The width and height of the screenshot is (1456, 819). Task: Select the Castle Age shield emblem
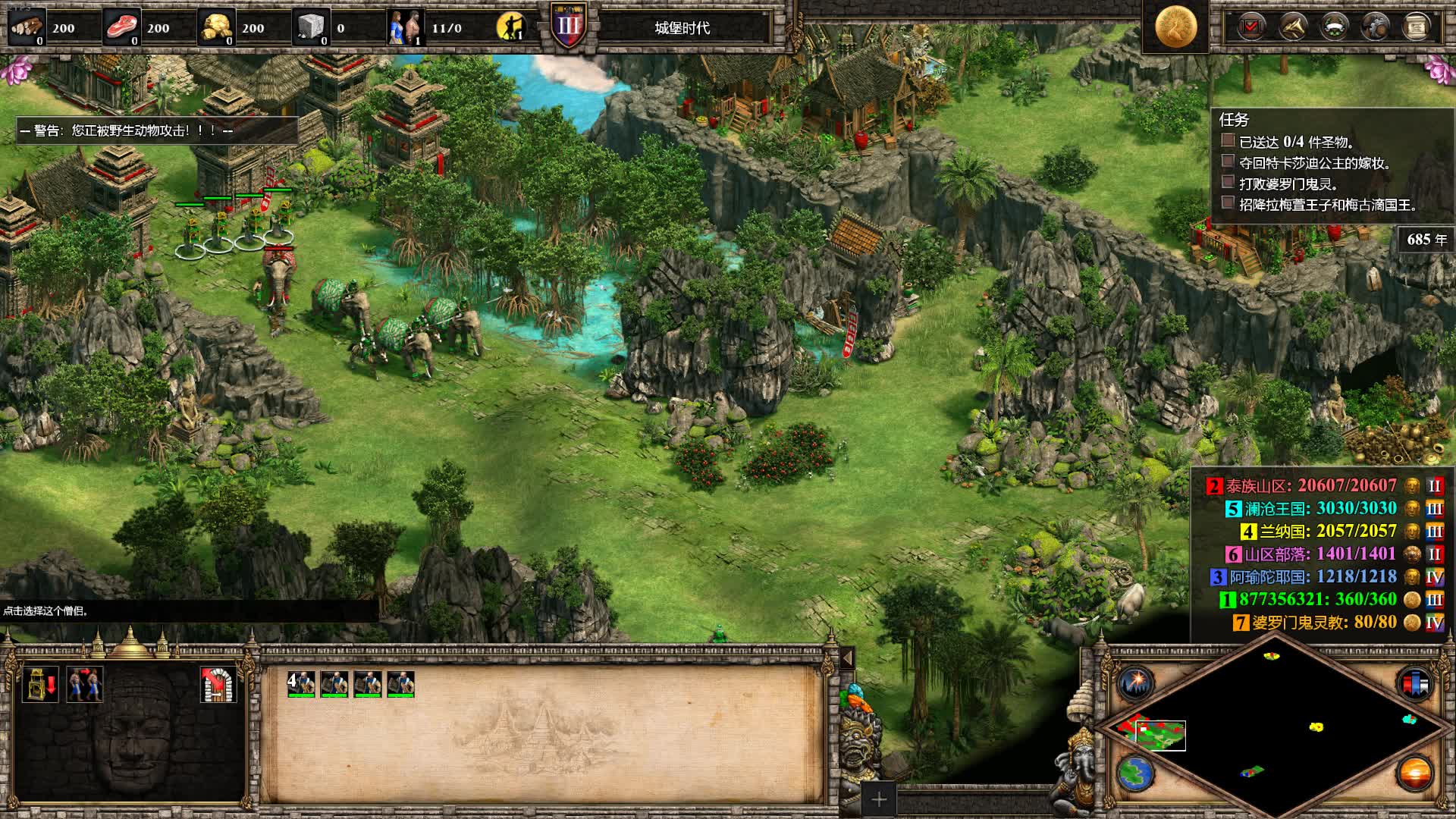coord(568,27)
